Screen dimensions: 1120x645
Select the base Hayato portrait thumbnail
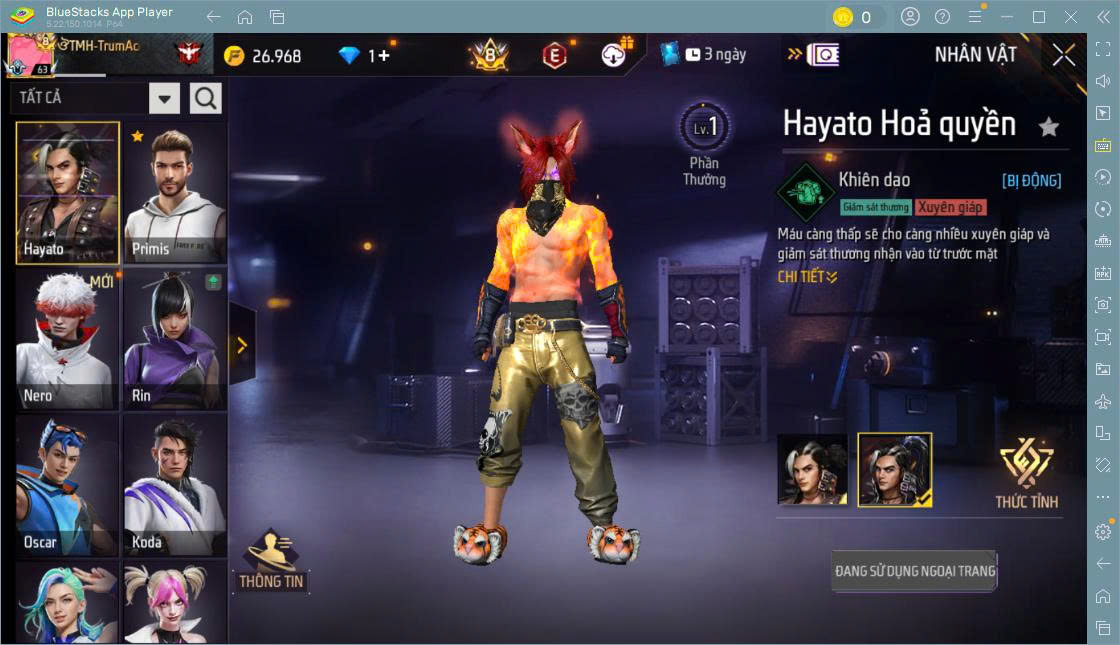(x=812, y=469)
